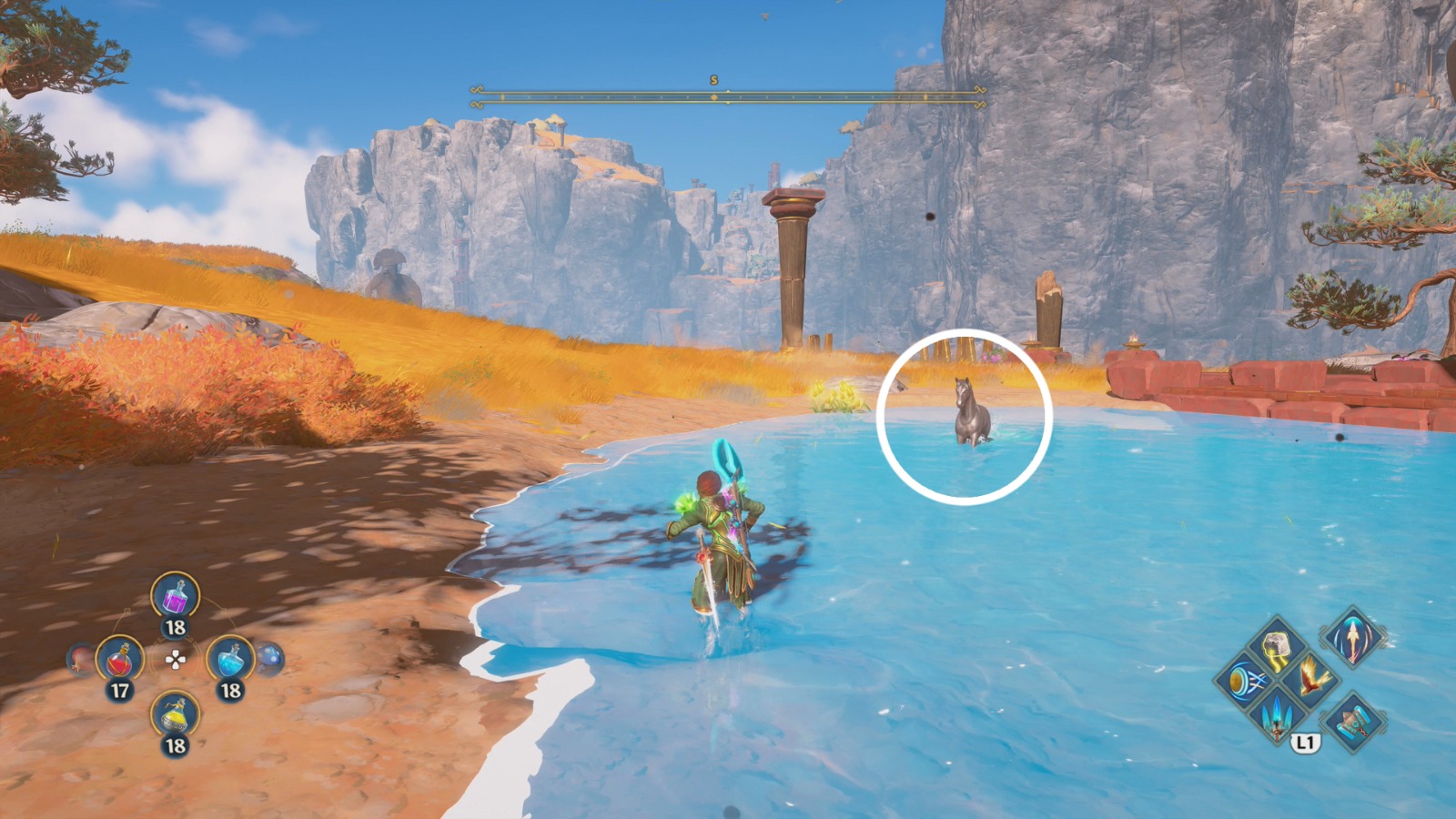
Task: Click the faded pomegranate icon left of health potion
Action: (76, 659)
